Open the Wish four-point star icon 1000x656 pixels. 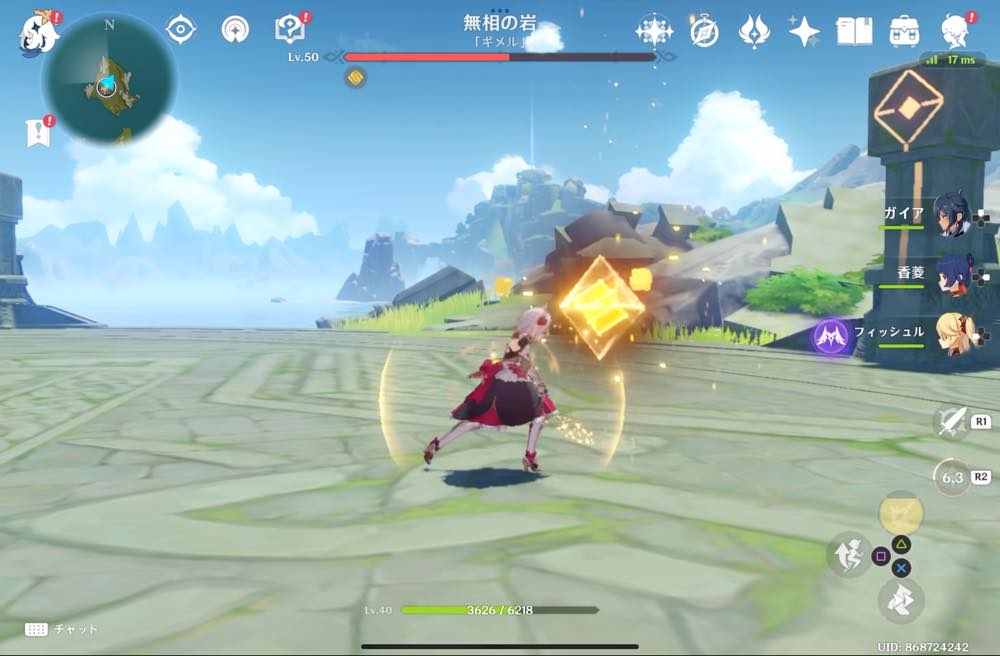(804, 32)
